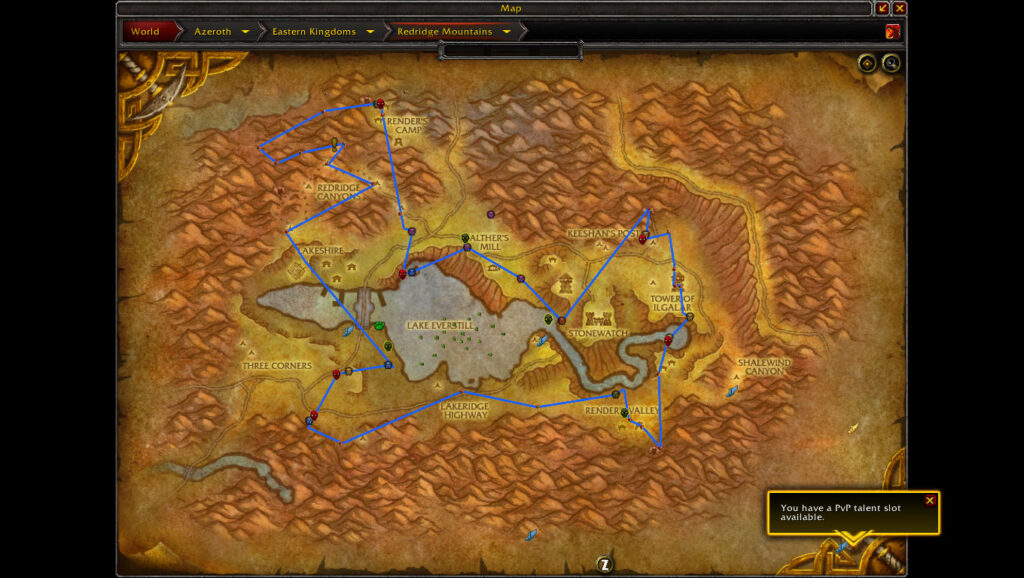Open the Eastern Kingdoms dropdown
The height and width of the screenshot is (578, 1024).
[x=370, y=31]
